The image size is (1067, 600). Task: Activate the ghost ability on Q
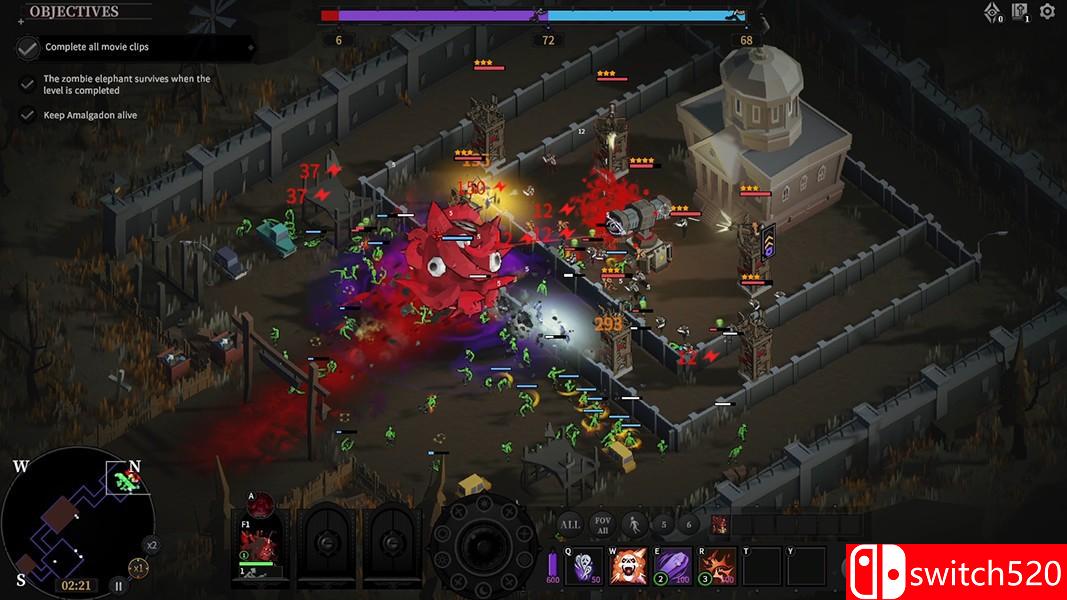coord(583,565)
